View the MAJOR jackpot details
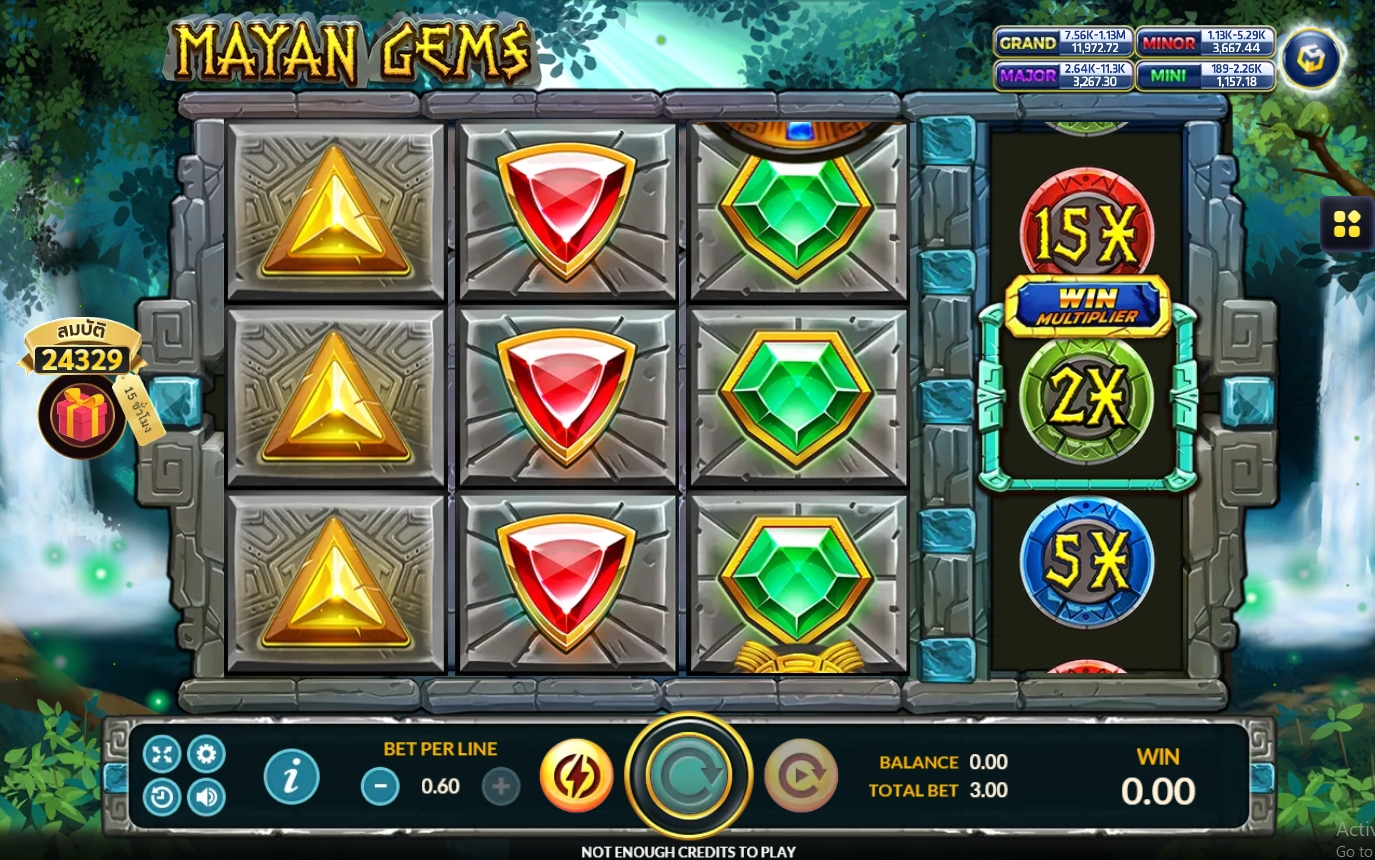Screen dimensions: 1375x860 click(x=1063, y=76)
